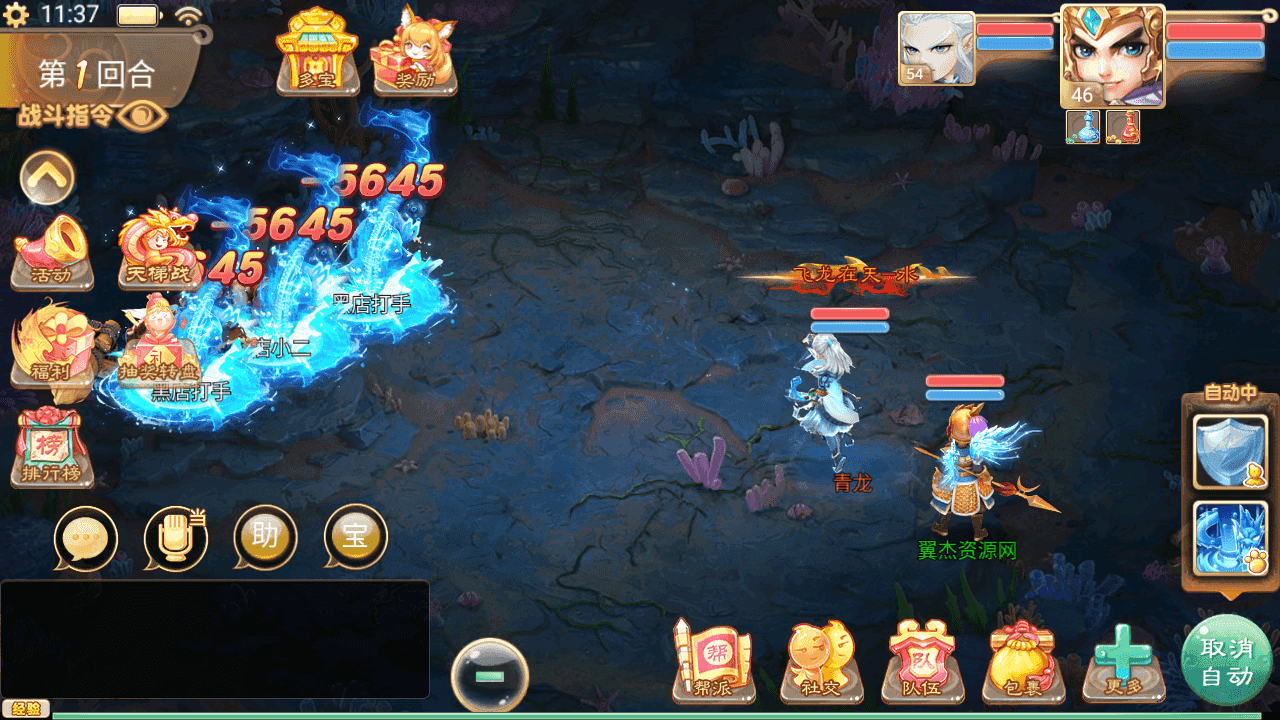Screen dimensions: 1280x720
Task: Open the 包裹 inventory bag
Action: point(1022,660)
